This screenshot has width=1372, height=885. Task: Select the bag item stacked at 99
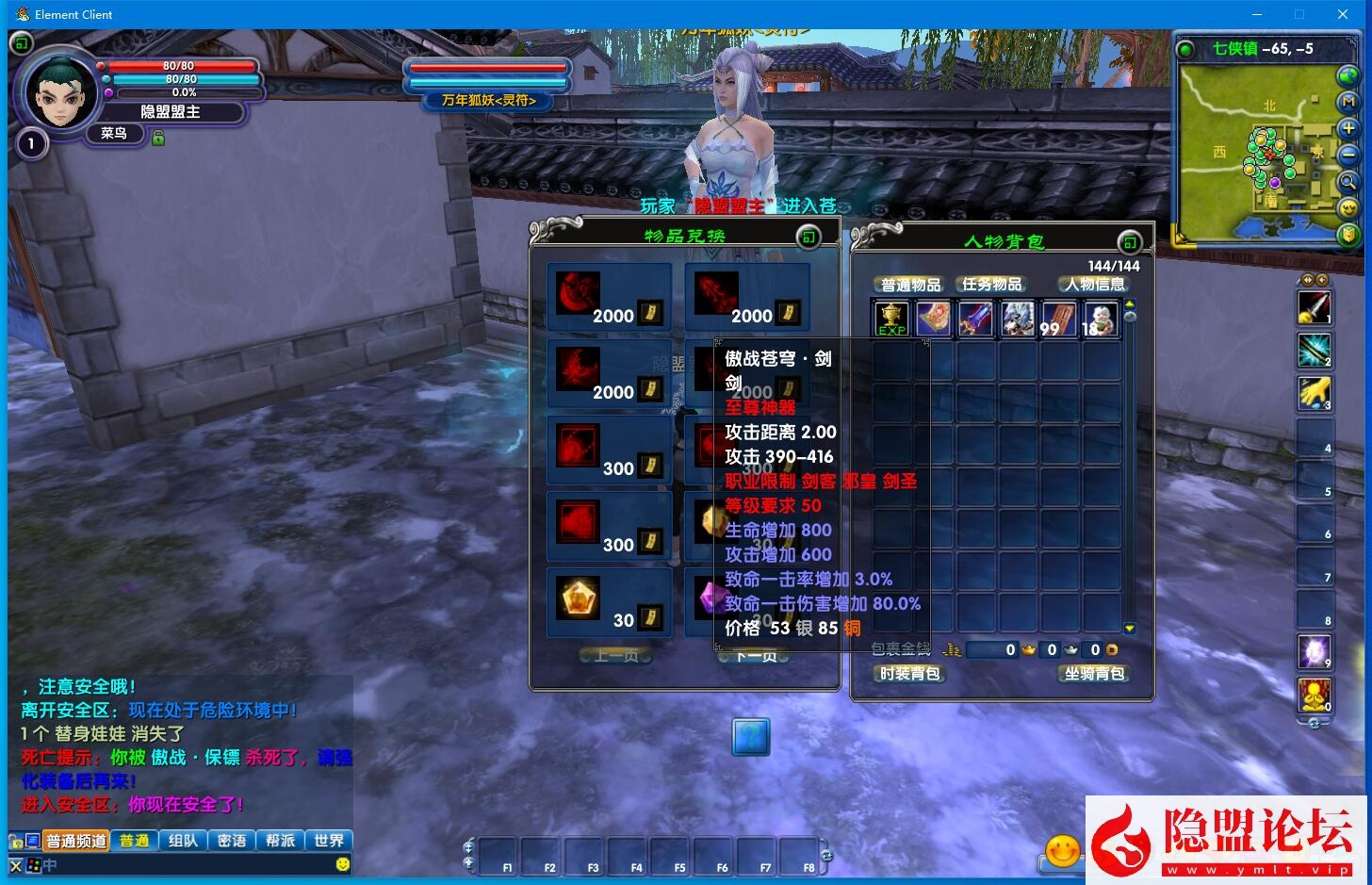1058,319
